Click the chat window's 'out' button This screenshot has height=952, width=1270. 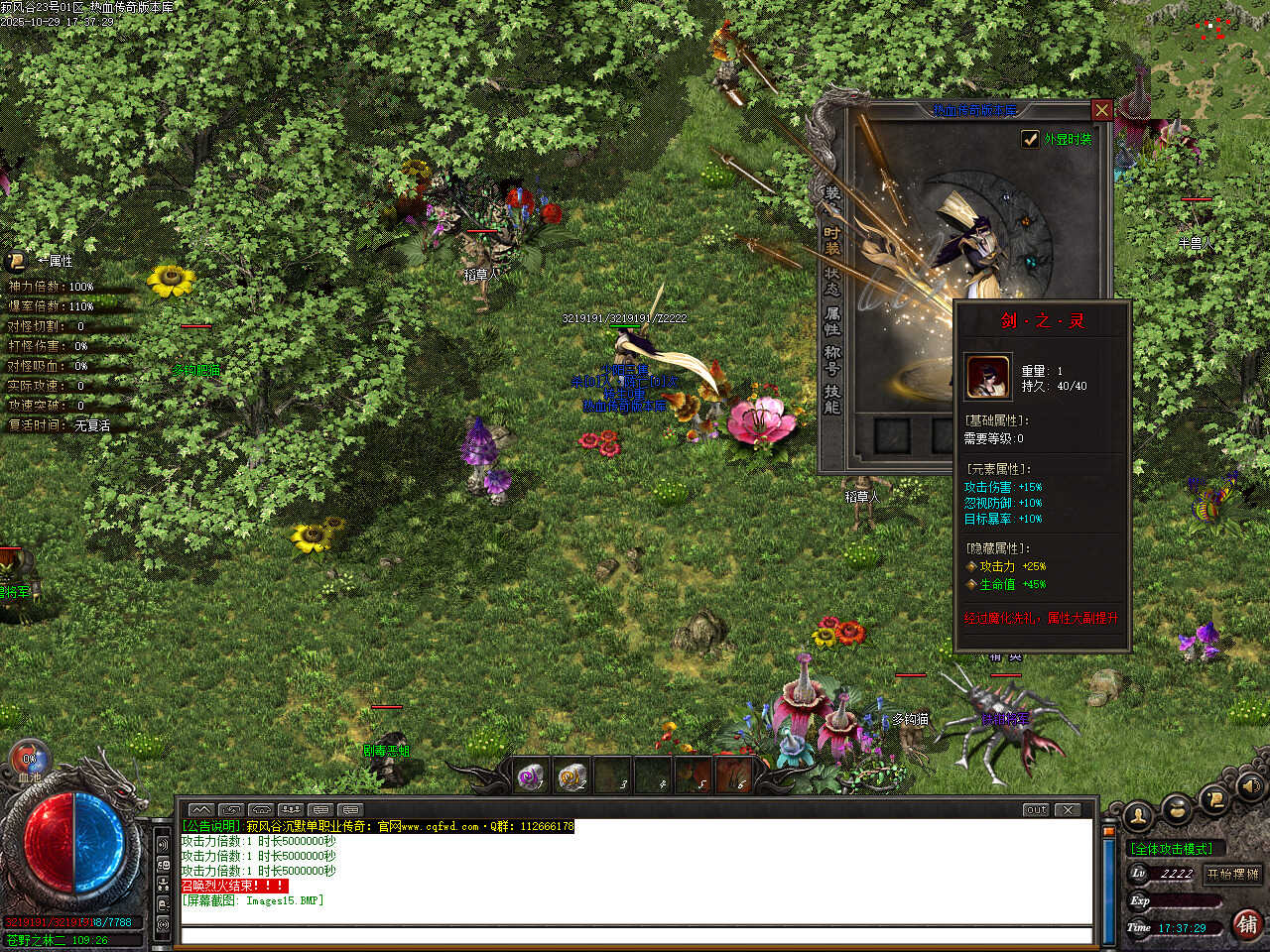point(1036,810)
